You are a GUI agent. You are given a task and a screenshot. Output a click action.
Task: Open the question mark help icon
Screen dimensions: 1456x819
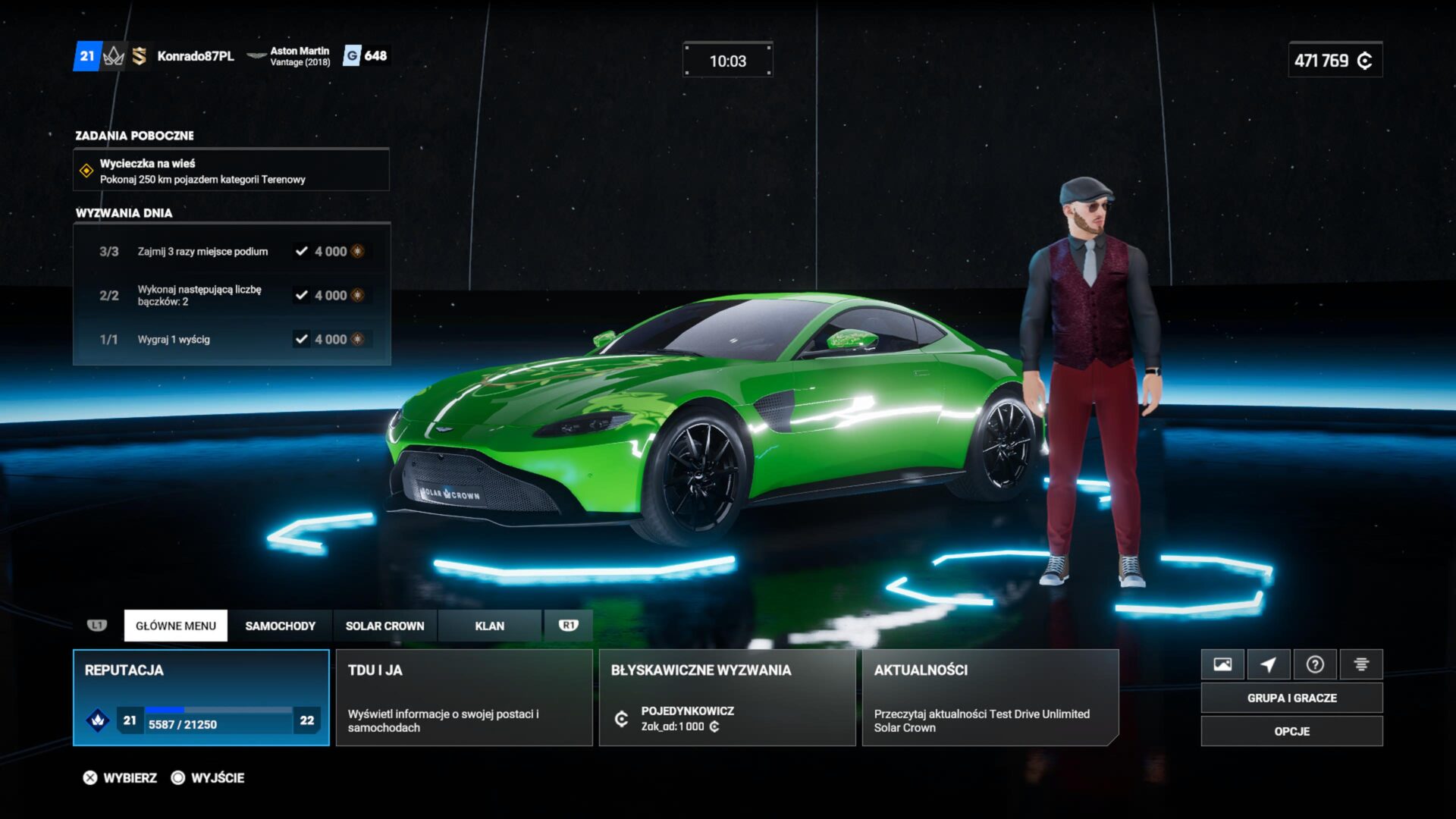point(1315,664)
